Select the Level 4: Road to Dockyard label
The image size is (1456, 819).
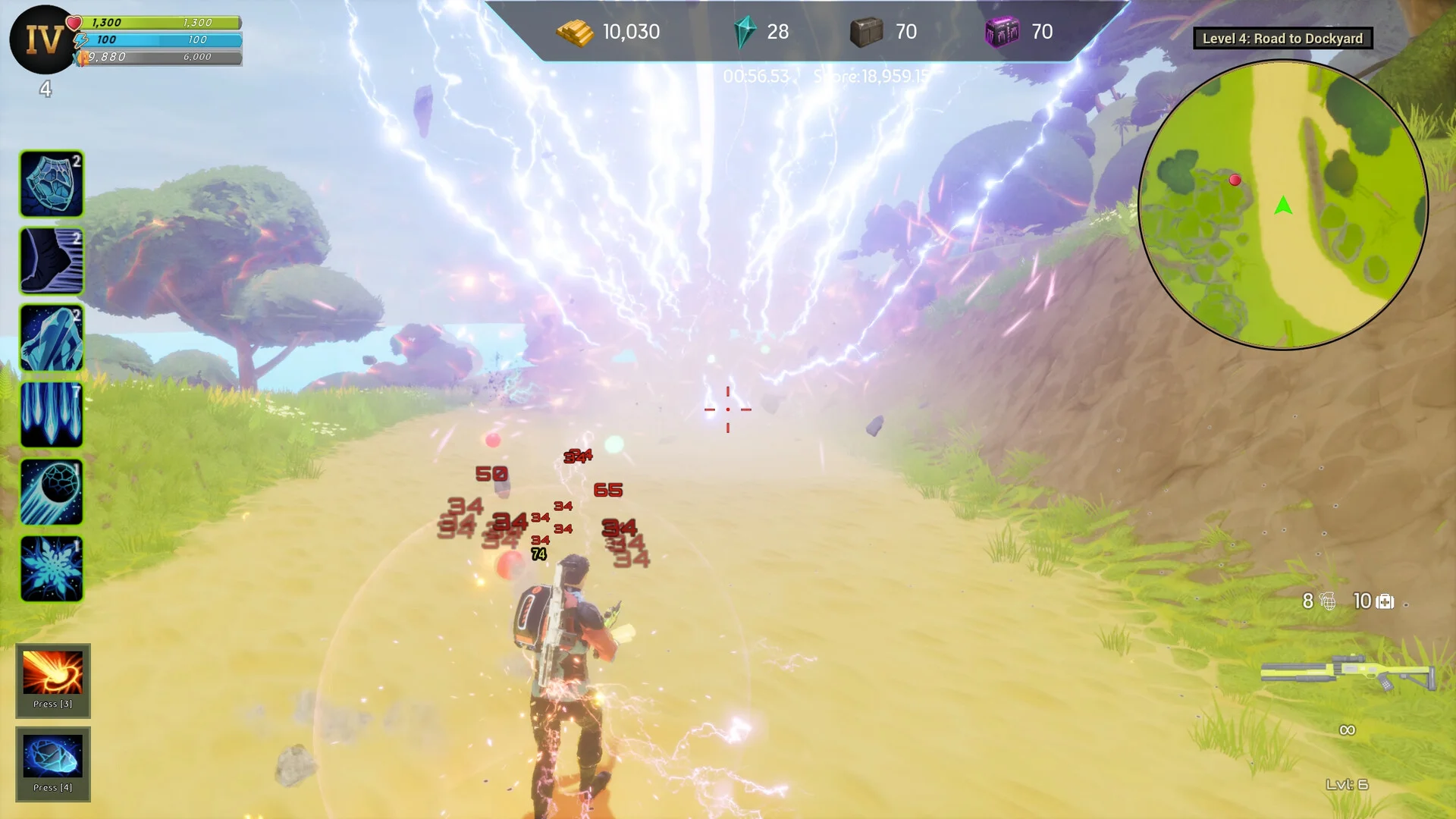point(1282,39)
